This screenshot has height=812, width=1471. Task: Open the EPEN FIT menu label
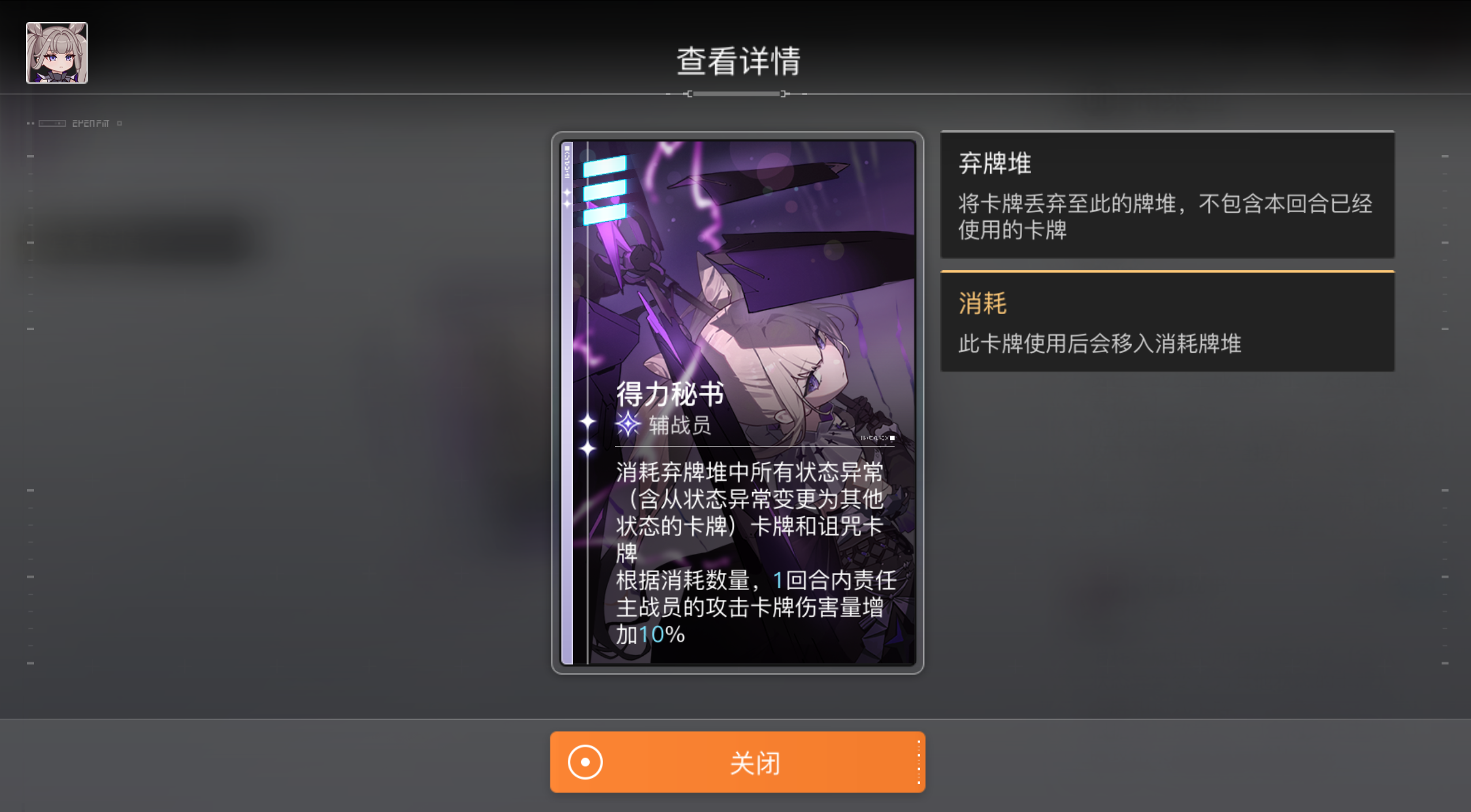91,122
